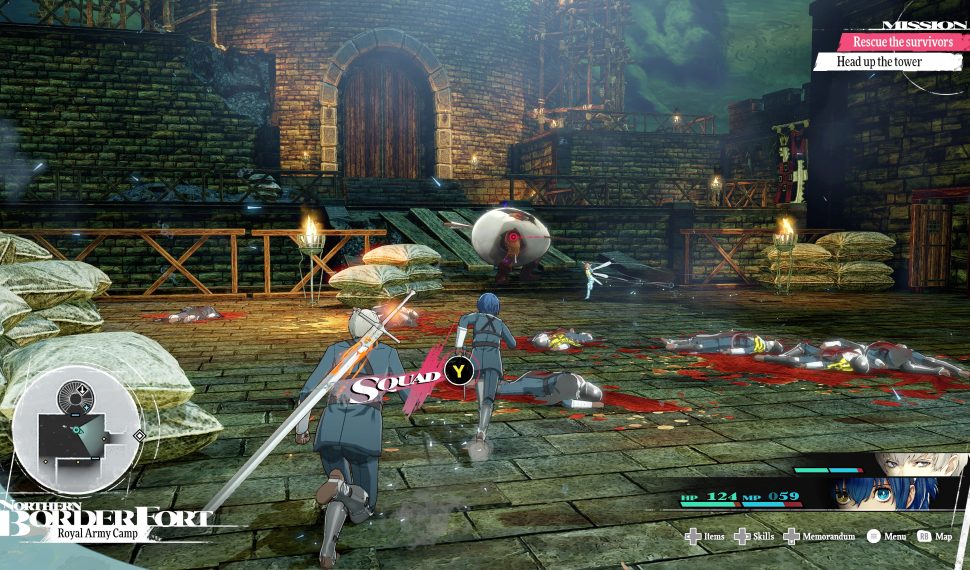Open the Items shortcut

(x=704, y=537)
